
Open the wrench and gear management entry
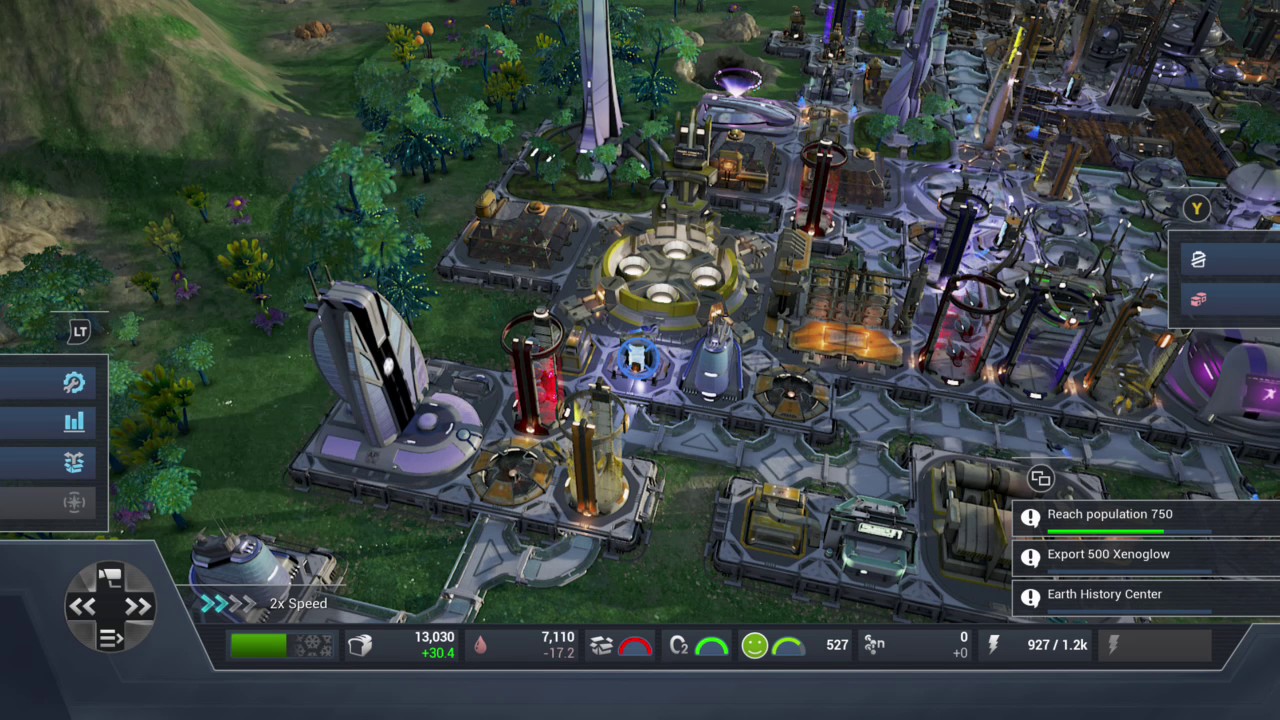[73, 383]
